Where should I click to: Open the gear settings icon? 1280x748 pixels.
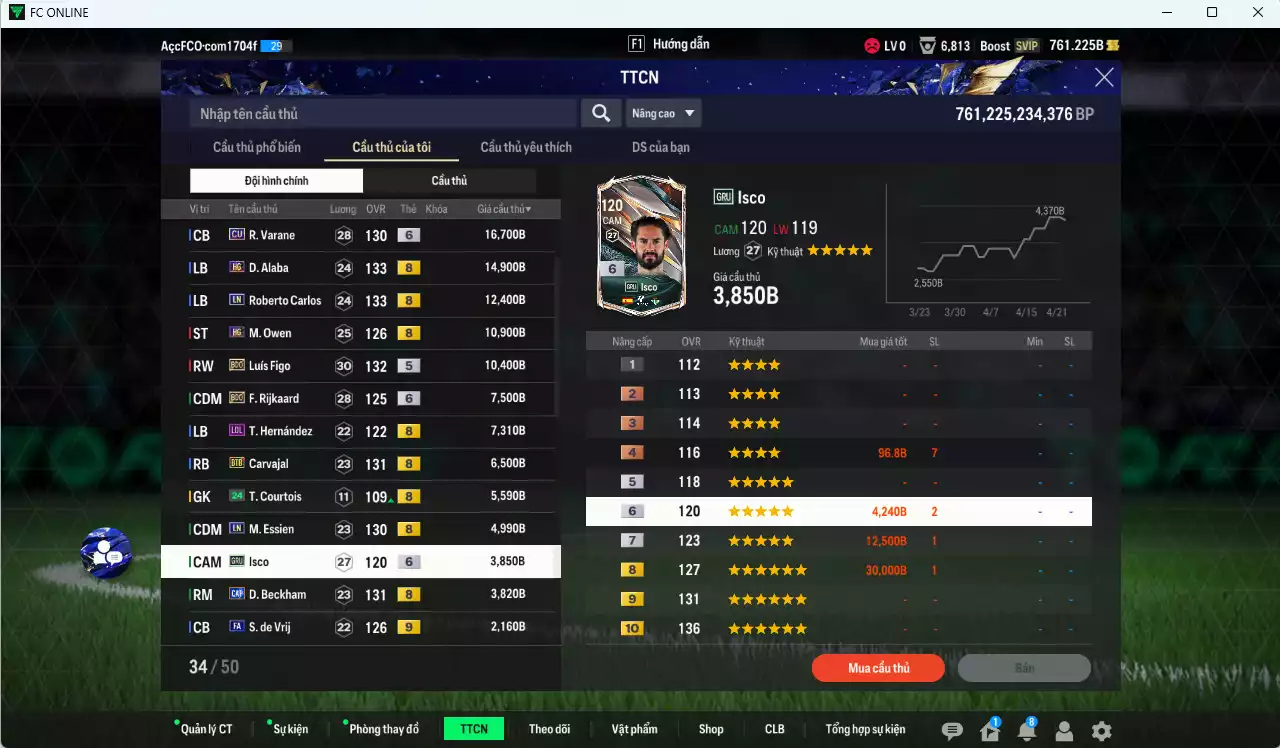click(1101, 731)
